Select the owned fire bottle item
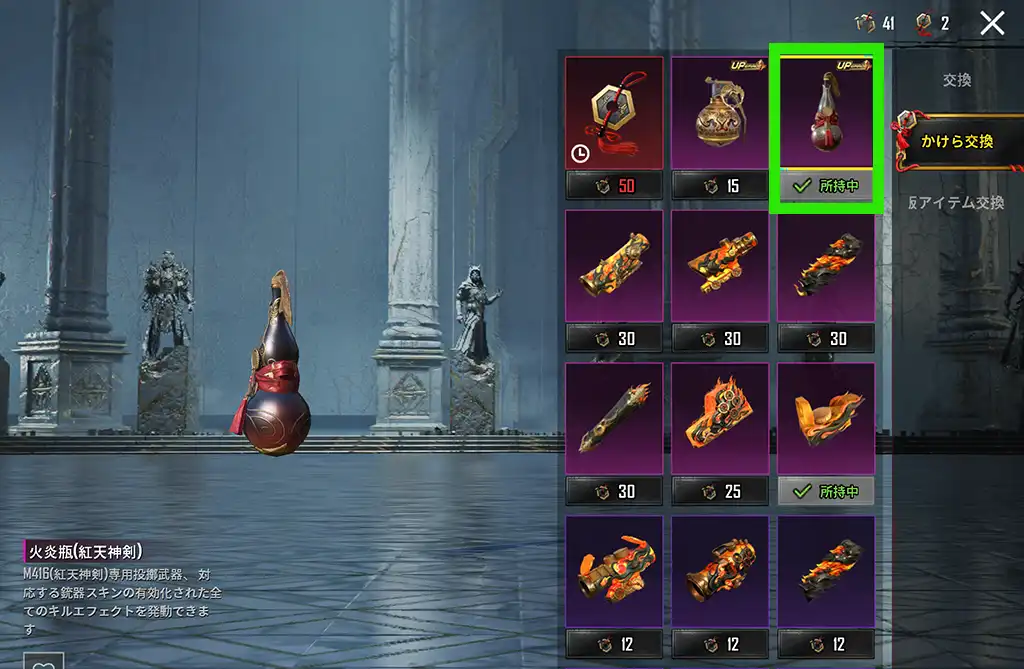Image resolution: width=1024 pixels, height=669 pixels. 826,113
